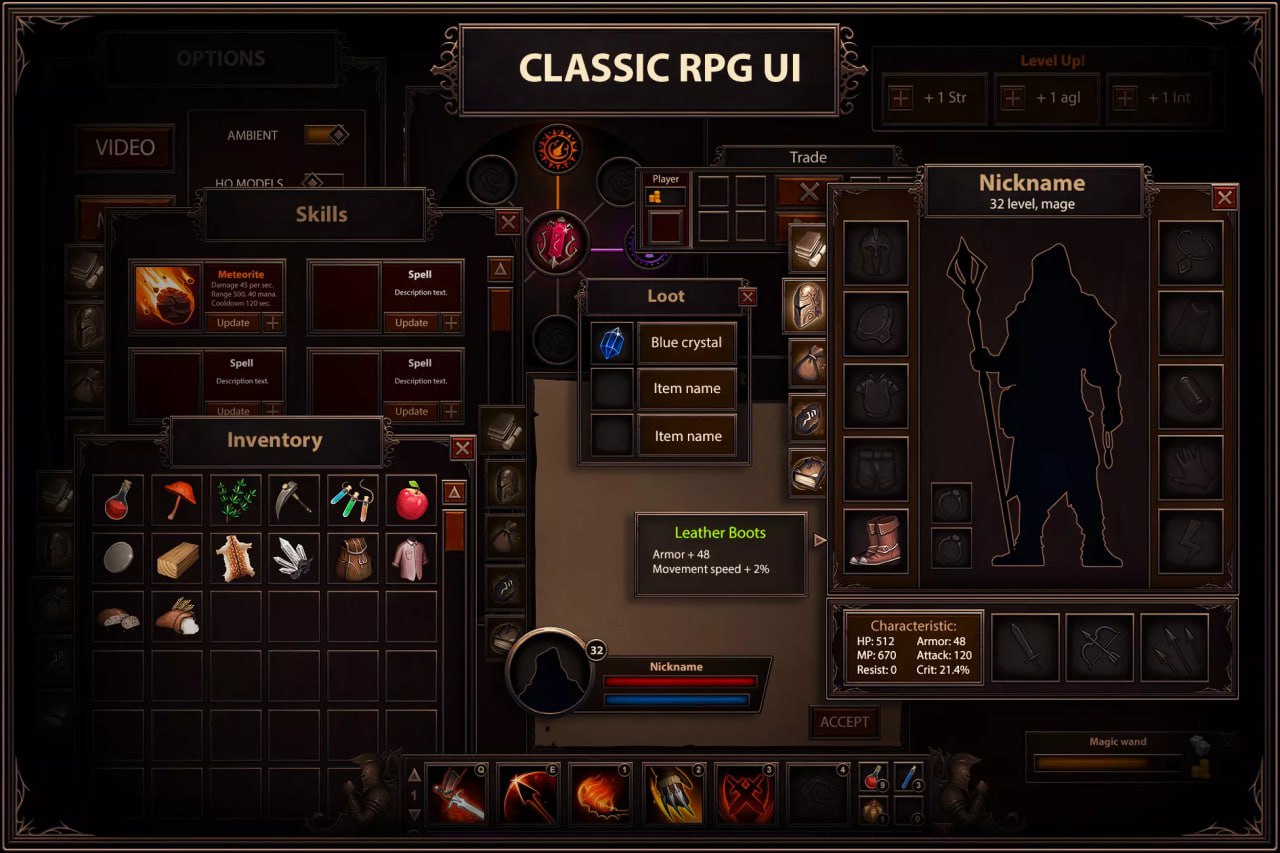Click the Blue crystal in the Loot window
This screenshot has width=1280, height=853.
[611, 342]
